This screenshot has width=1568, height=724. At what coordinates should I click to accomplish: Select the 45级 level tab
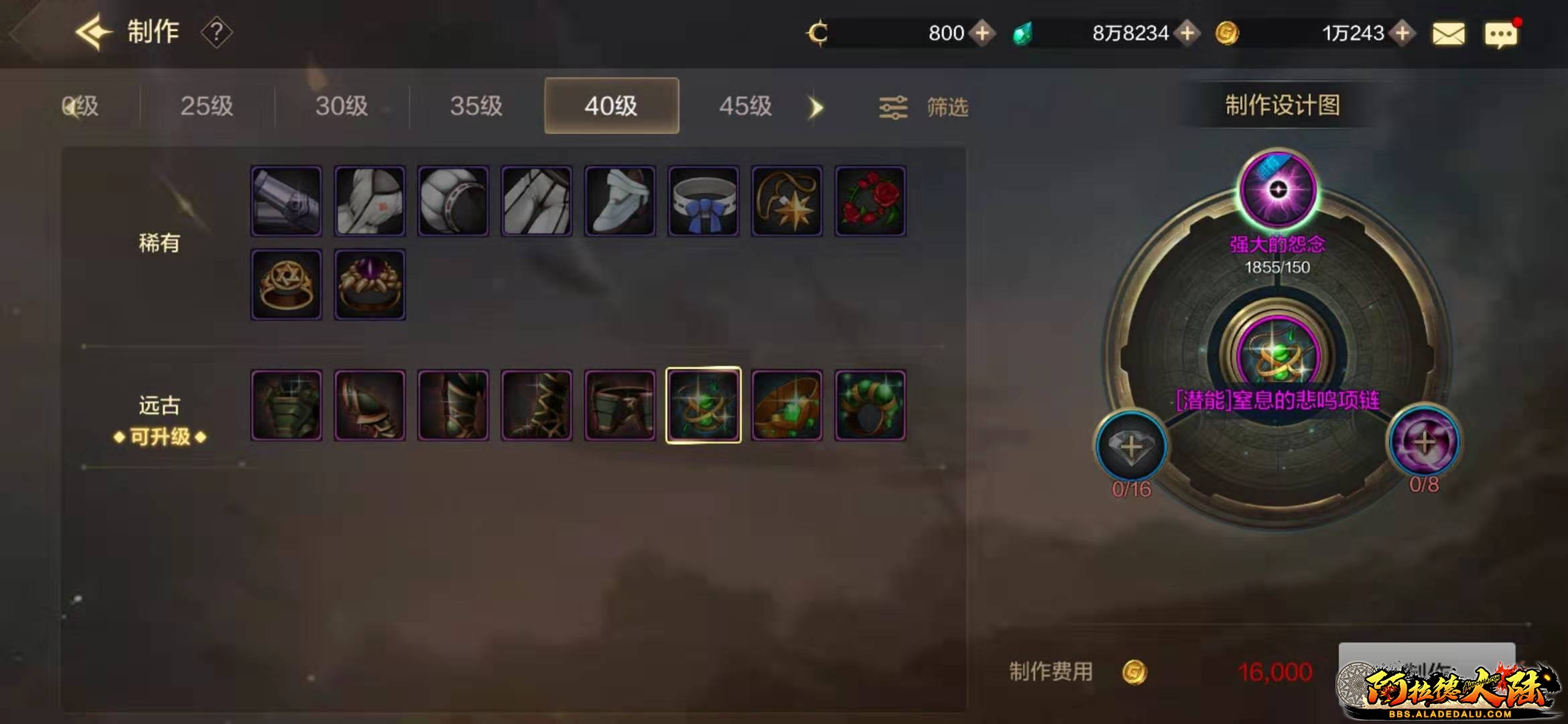(x=745, y=106)
